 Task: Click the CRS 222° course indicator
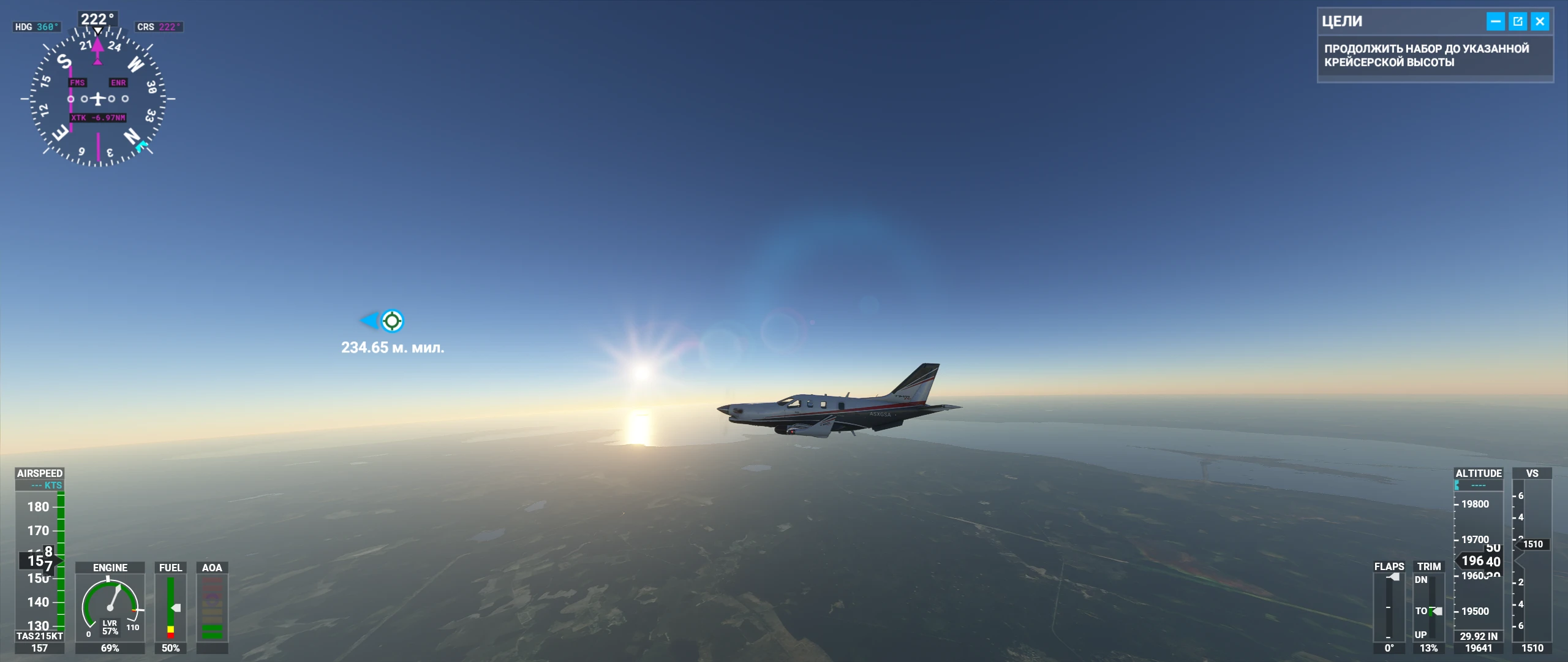[159, 26]
